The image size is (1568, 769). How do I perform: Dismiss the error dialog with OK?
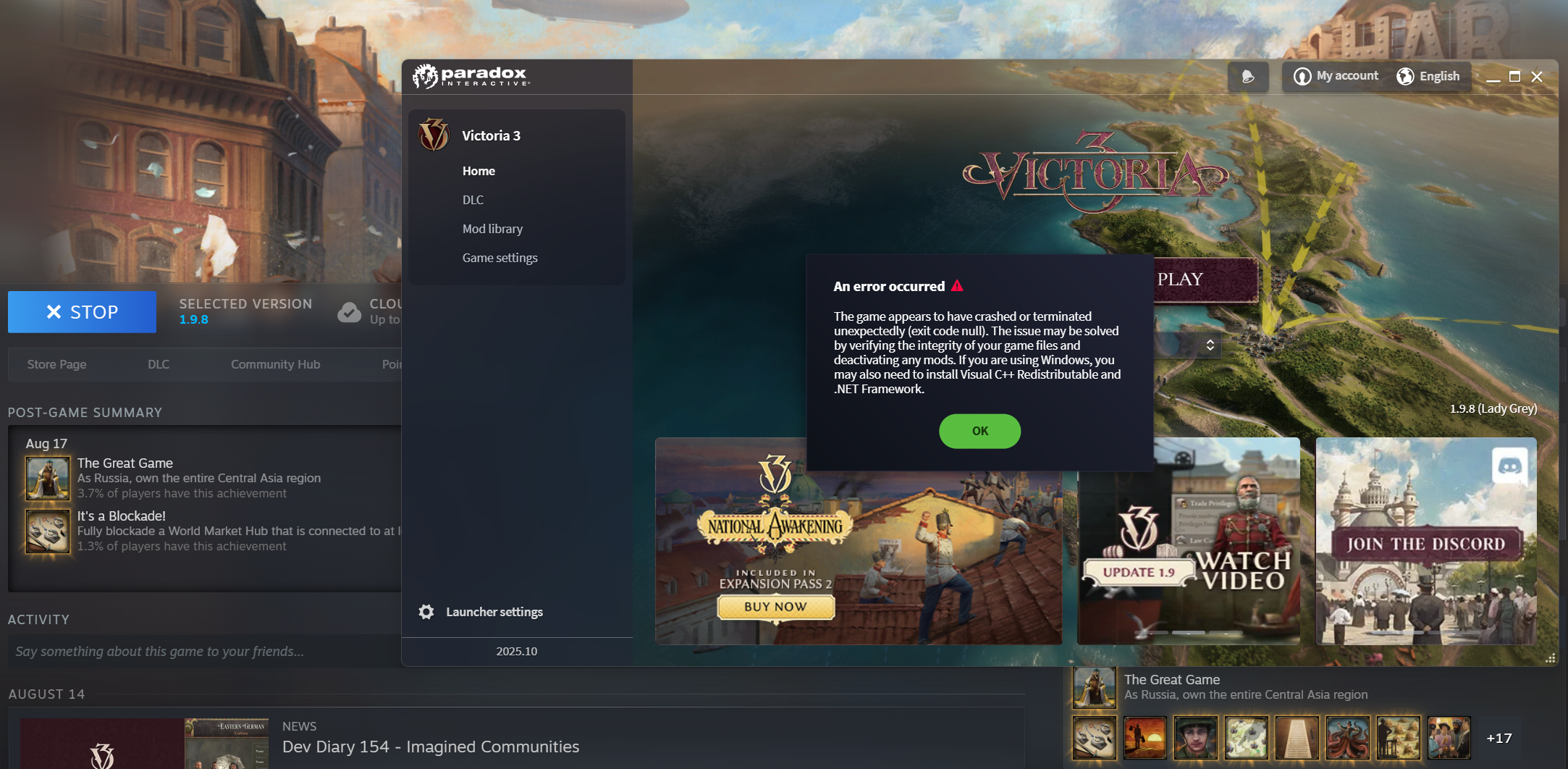pyautogui.click(x=979, y=431)
